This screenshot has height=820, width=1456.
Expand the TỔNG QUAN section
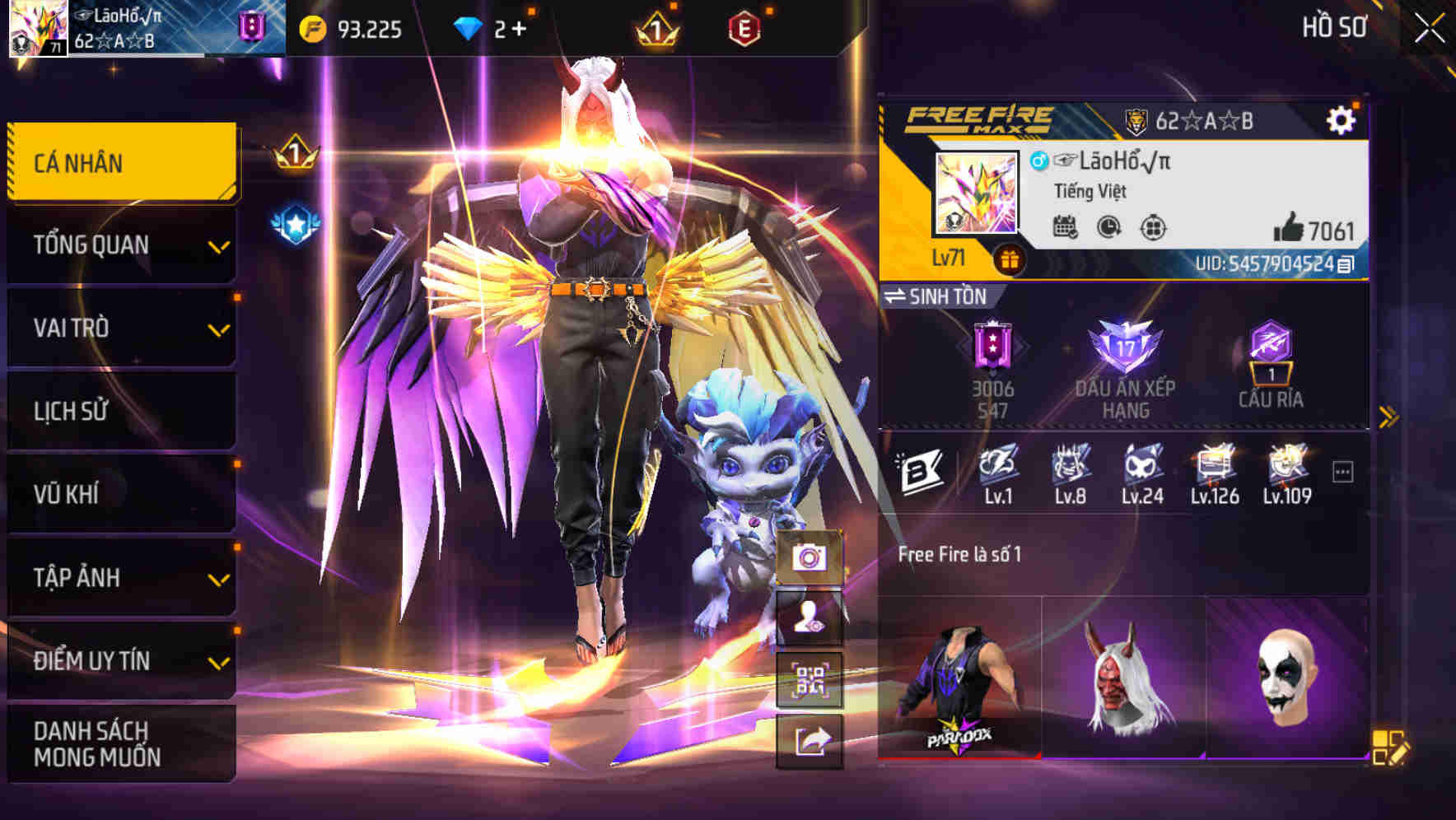coord(120,245)
